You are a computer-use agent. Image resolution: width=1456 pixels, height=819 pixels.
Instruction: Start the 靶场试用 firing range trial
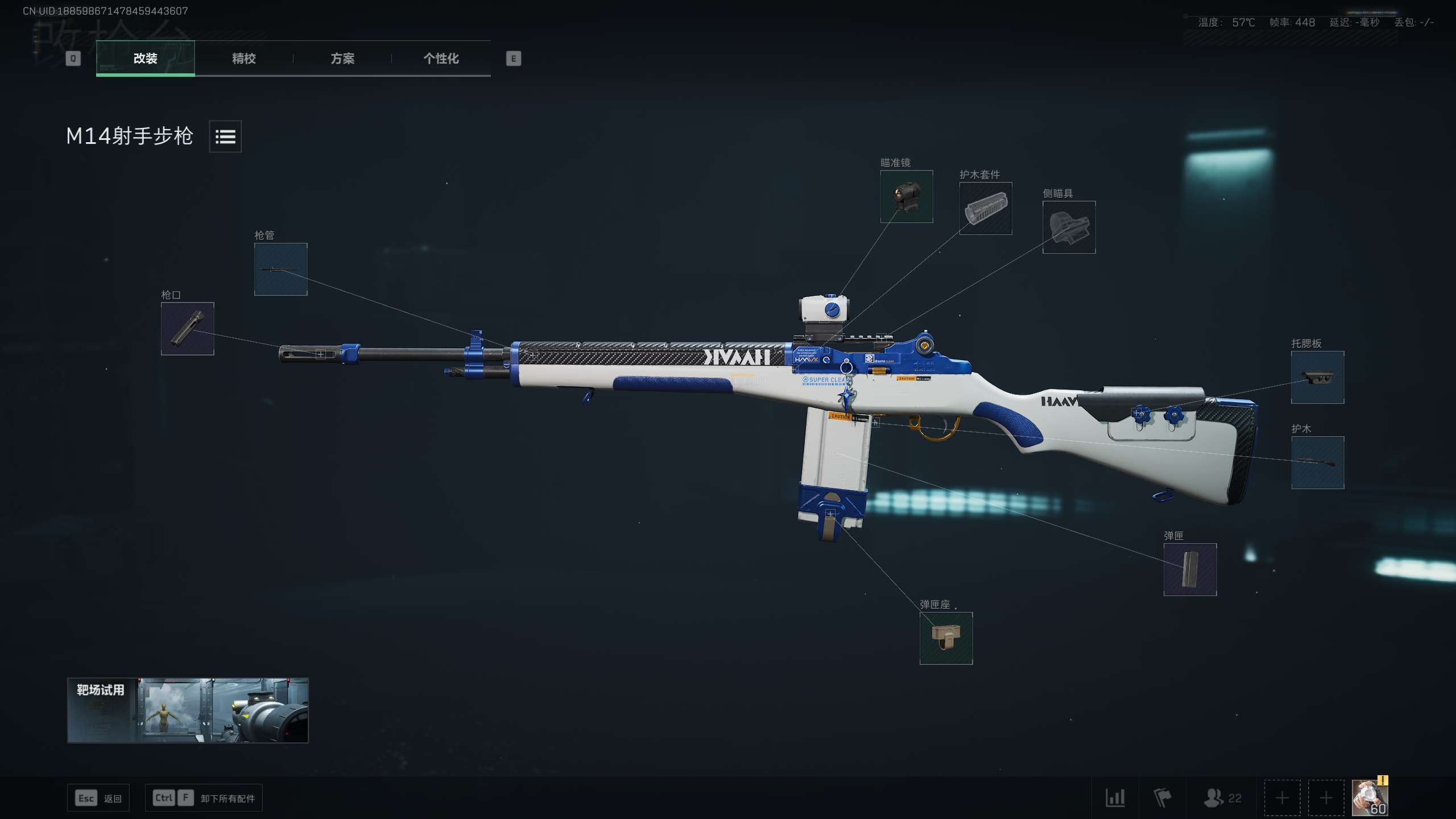(x=188, y=710)
